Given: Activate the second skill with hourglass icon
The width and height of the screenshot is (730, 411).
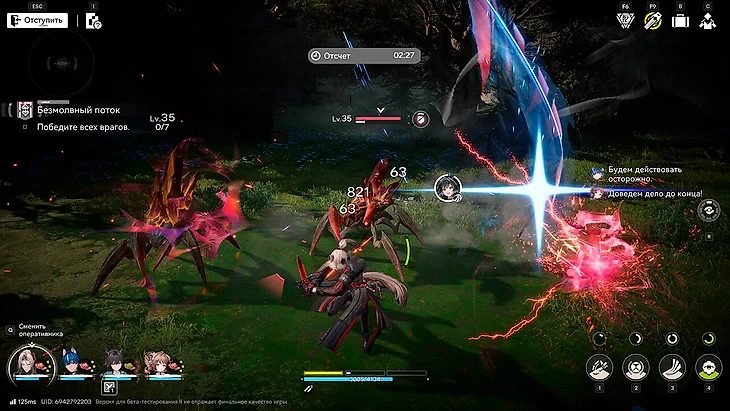Looking at the screenshot, I should point(636,367).
